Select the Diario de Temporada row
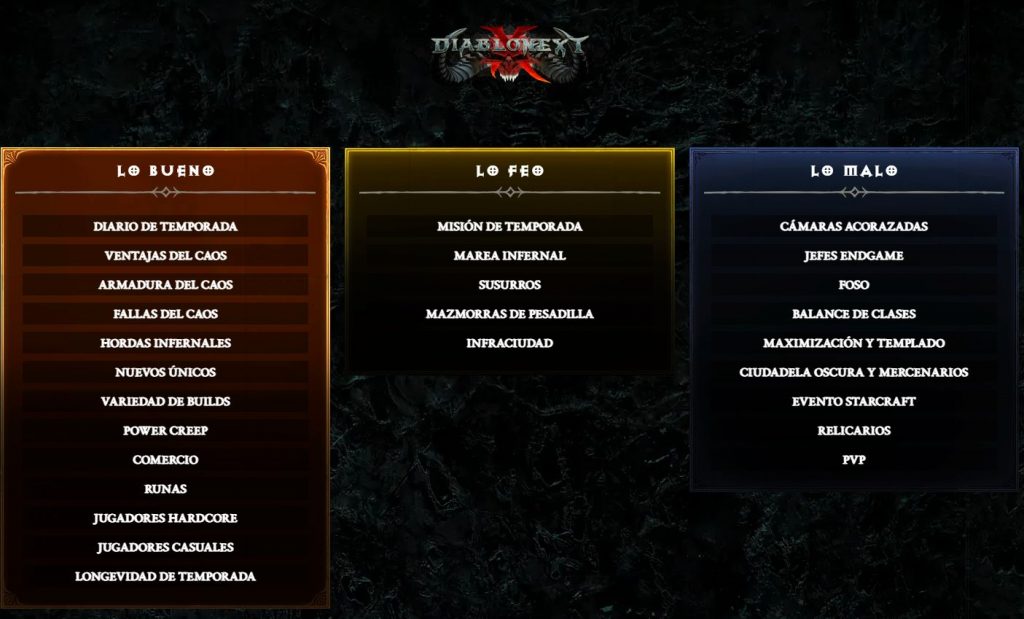Image resolution: width=1024 pixels, height=619 pixels. [x=165, y=227]
